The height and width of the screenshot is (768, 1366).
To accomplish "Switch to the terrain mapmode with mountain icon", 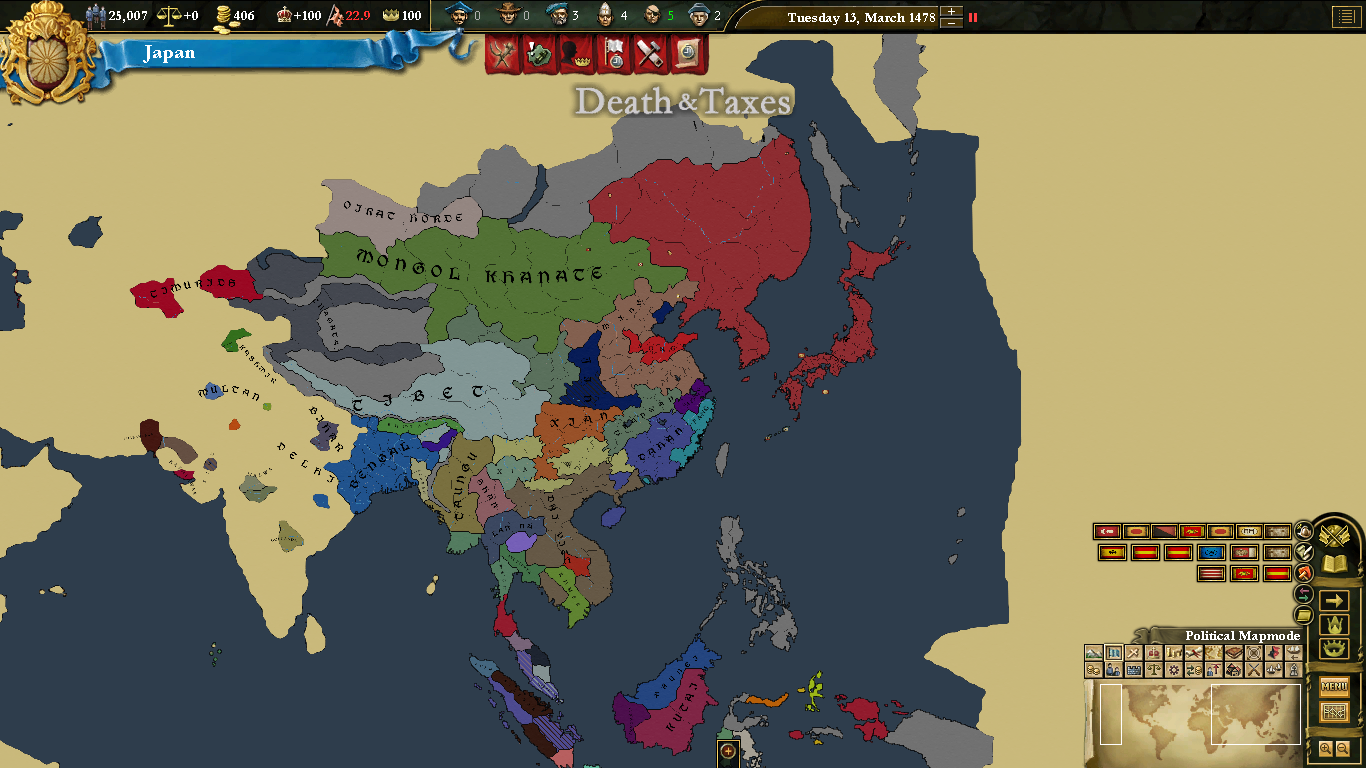I will click(x=1094, y=653).
